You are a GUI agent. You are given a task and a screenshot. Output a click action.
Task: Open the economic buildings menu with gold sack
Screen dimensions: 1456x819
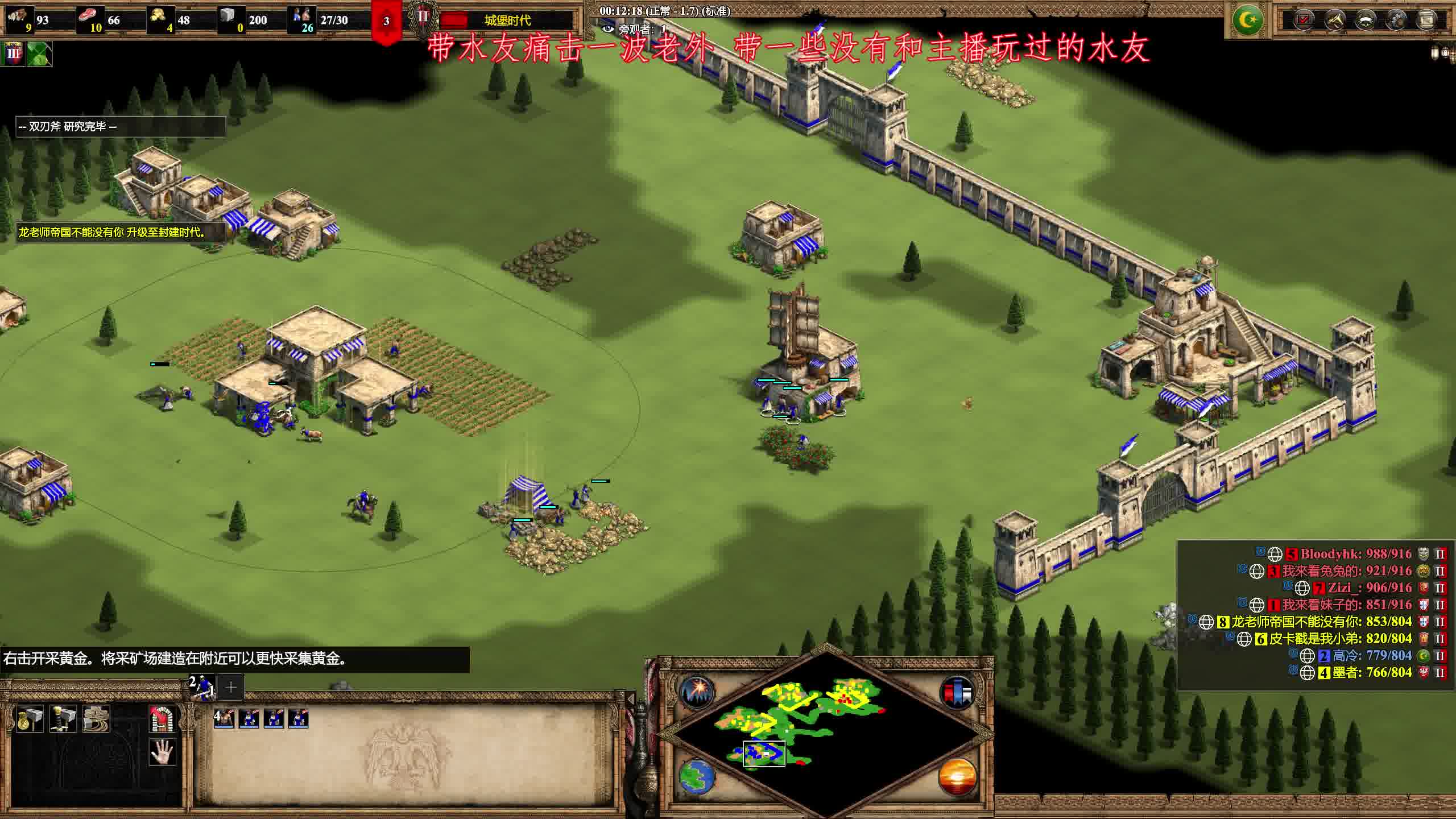(30, 719)
